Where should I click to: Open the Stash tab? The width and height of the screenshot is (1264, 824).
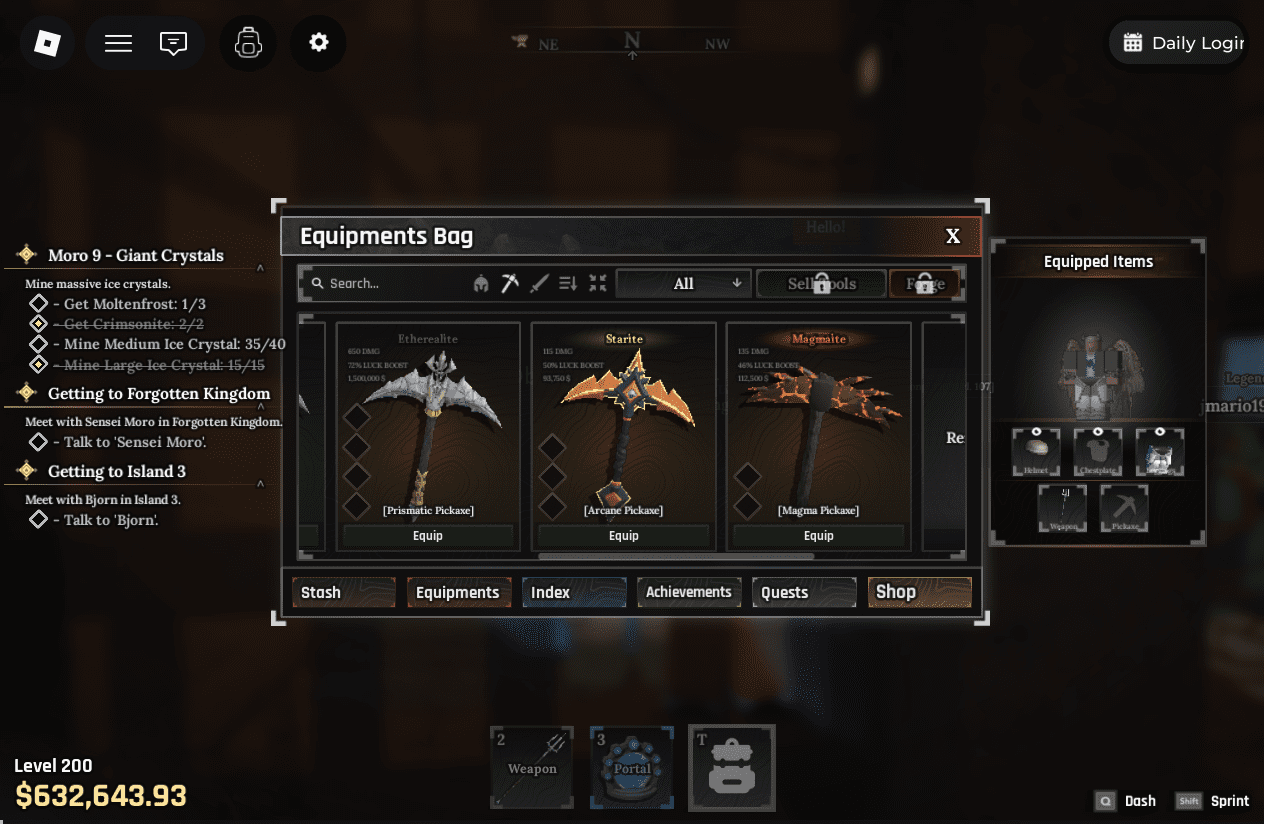click(343, 592)
